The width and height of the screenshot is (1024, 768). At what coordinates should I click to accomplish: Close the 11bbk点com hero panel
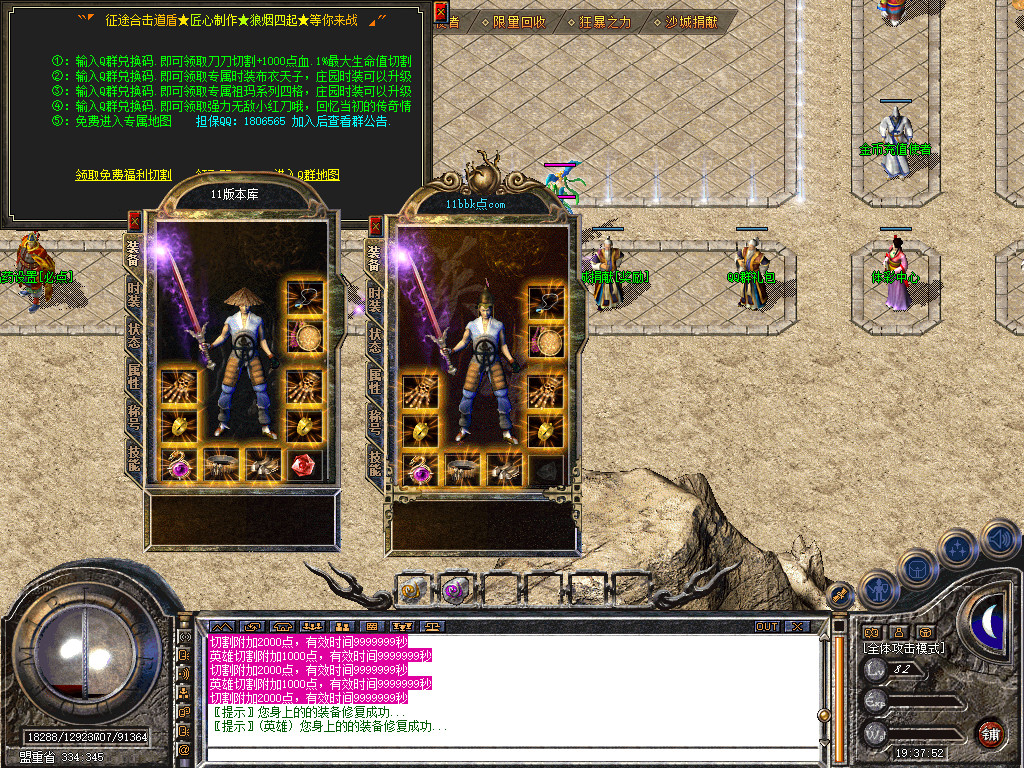point(376,225)
